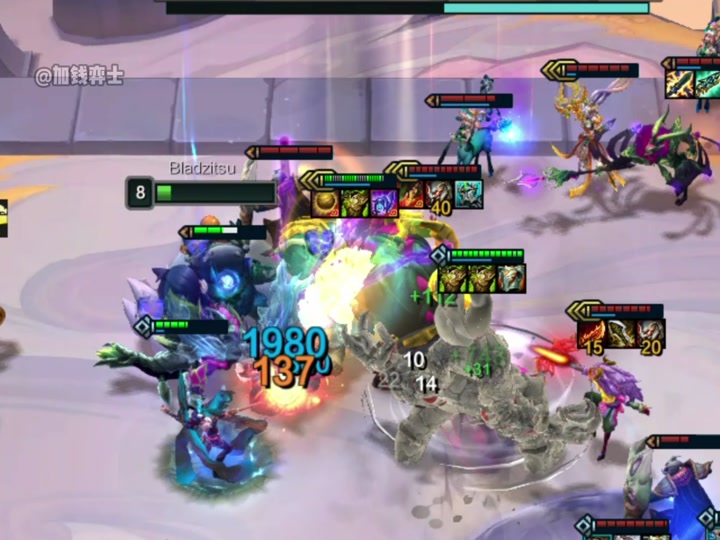This screenshot has height=540, width=720.
Task: Inspect the item icon showing stack 20
Action: tap(650, 333)
